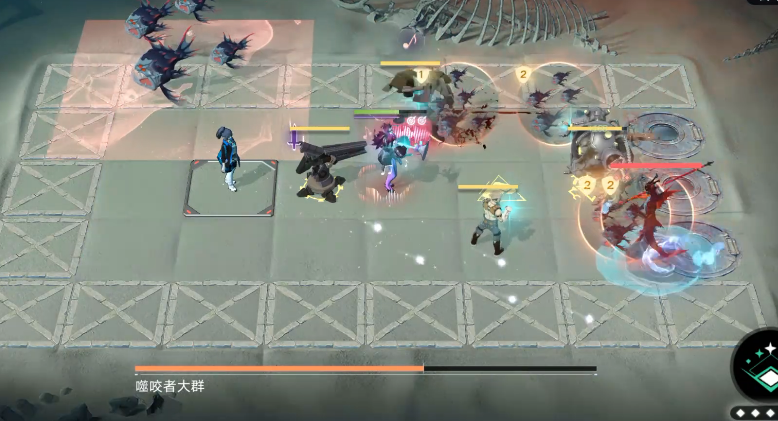Screen dimensions: 778x421
Task: Activate the round diamond-and-sparkles icon
Action: point(762,368)
